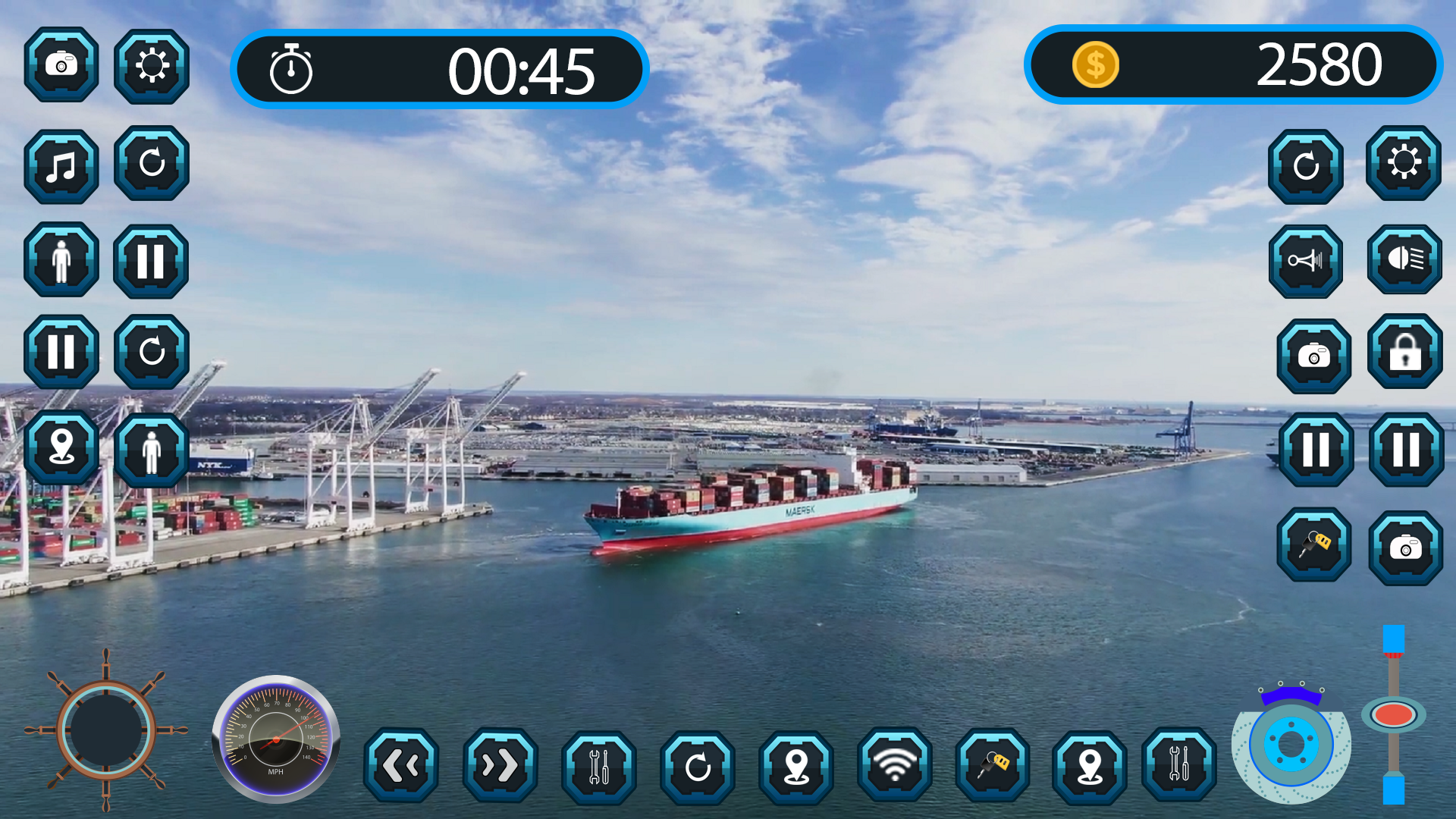Click the coin balance showing 2580
Viewport: 1456px width, 819px height.
tap(1234, 66)
